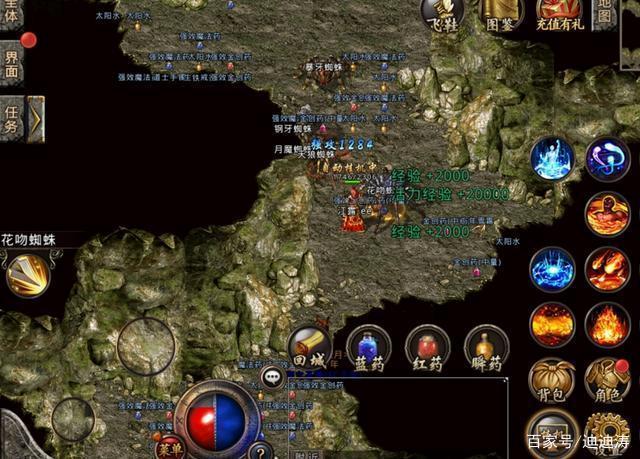Viewport: 640px width, 459px height.
Task: Open the 角色 character sheet
Action: point(607,377)
